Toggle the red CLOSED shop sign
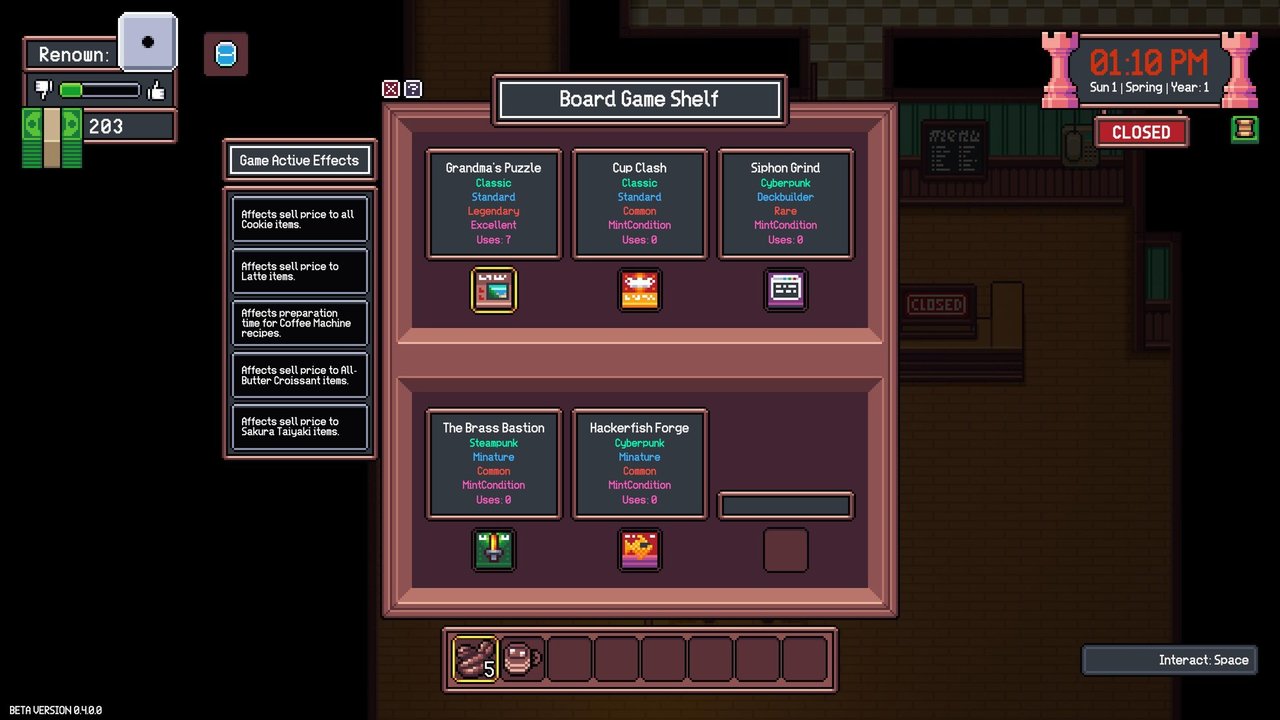 [1141, 132]
